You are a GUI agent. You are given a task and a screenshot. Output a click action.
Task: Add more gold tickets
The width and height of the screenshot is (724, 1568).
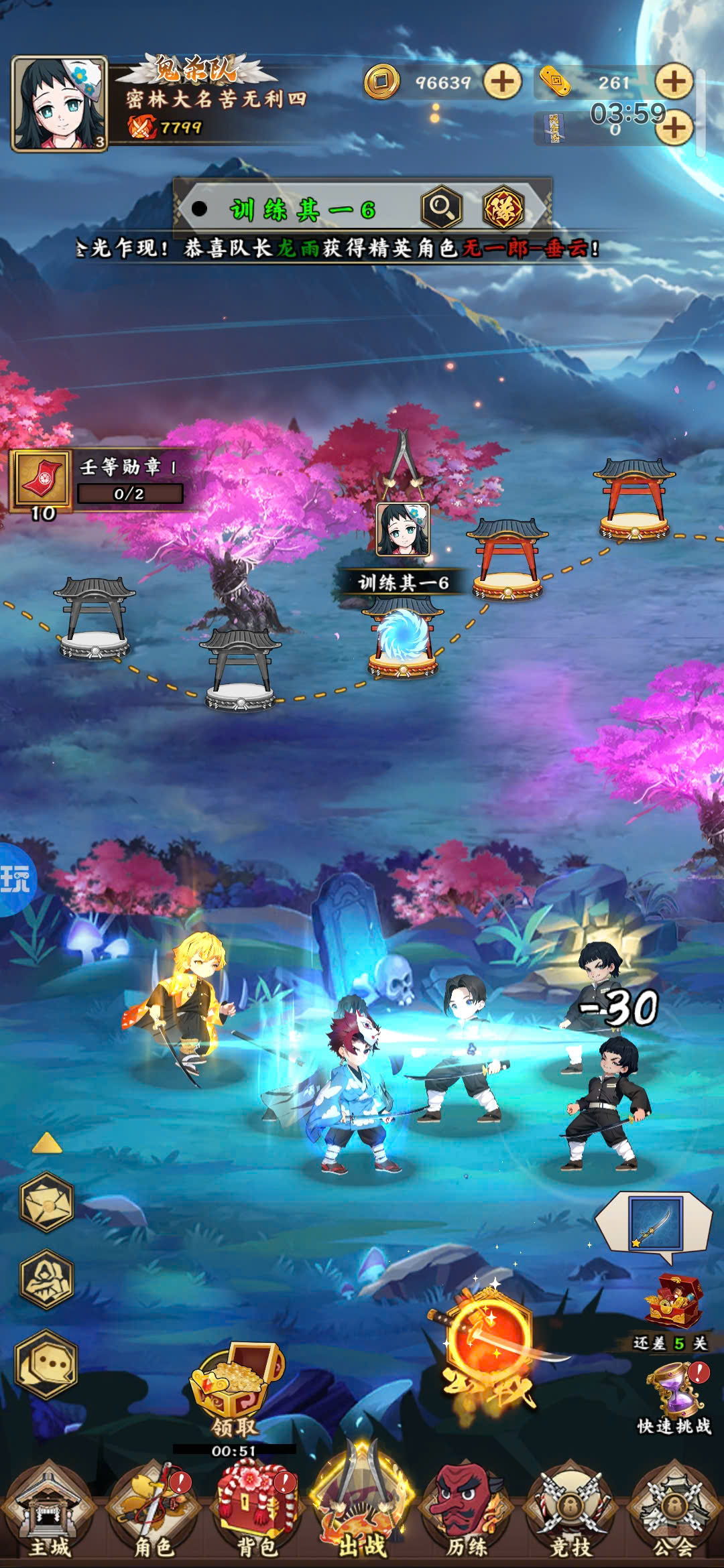coord(673,82)
